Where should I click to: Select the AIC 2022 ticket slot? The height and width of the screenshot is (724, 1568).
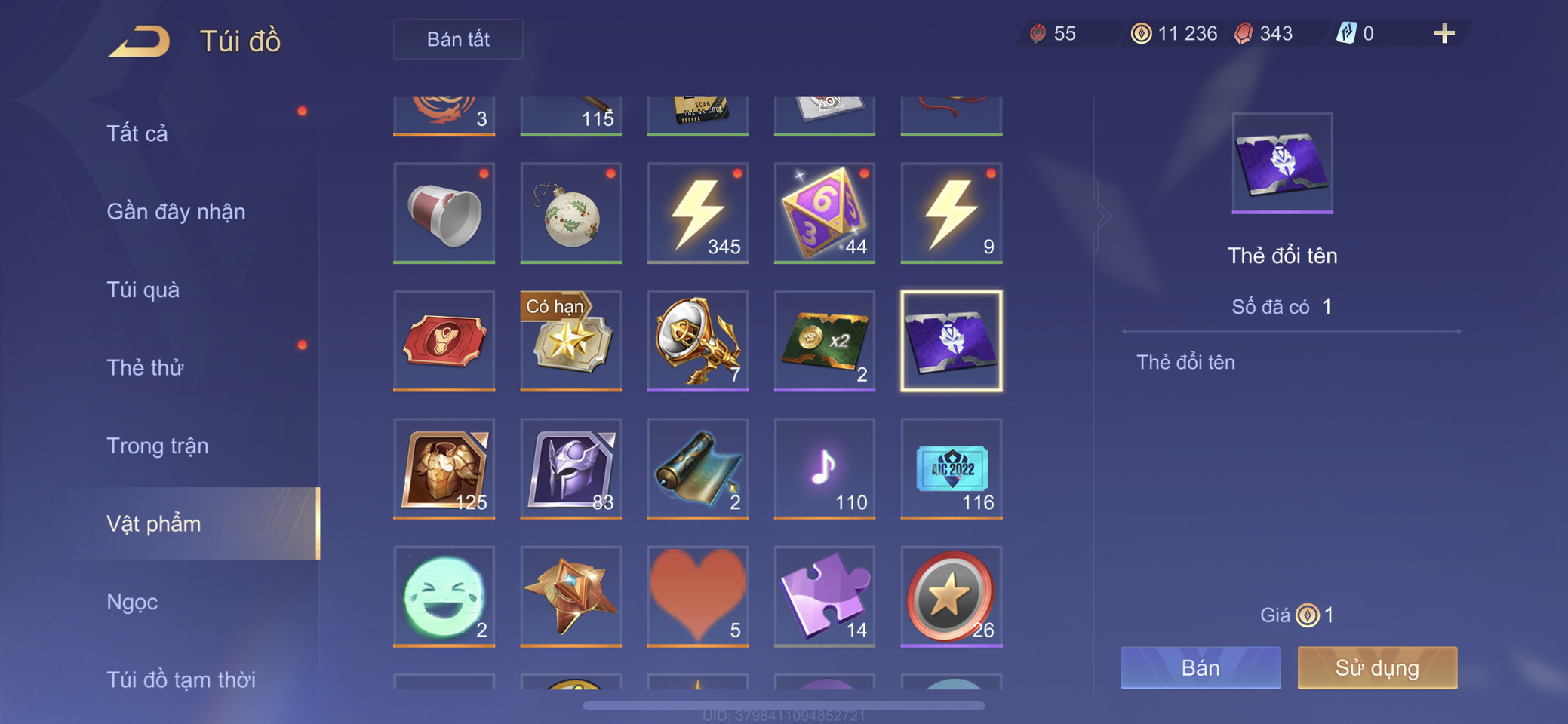pos(951,468)
